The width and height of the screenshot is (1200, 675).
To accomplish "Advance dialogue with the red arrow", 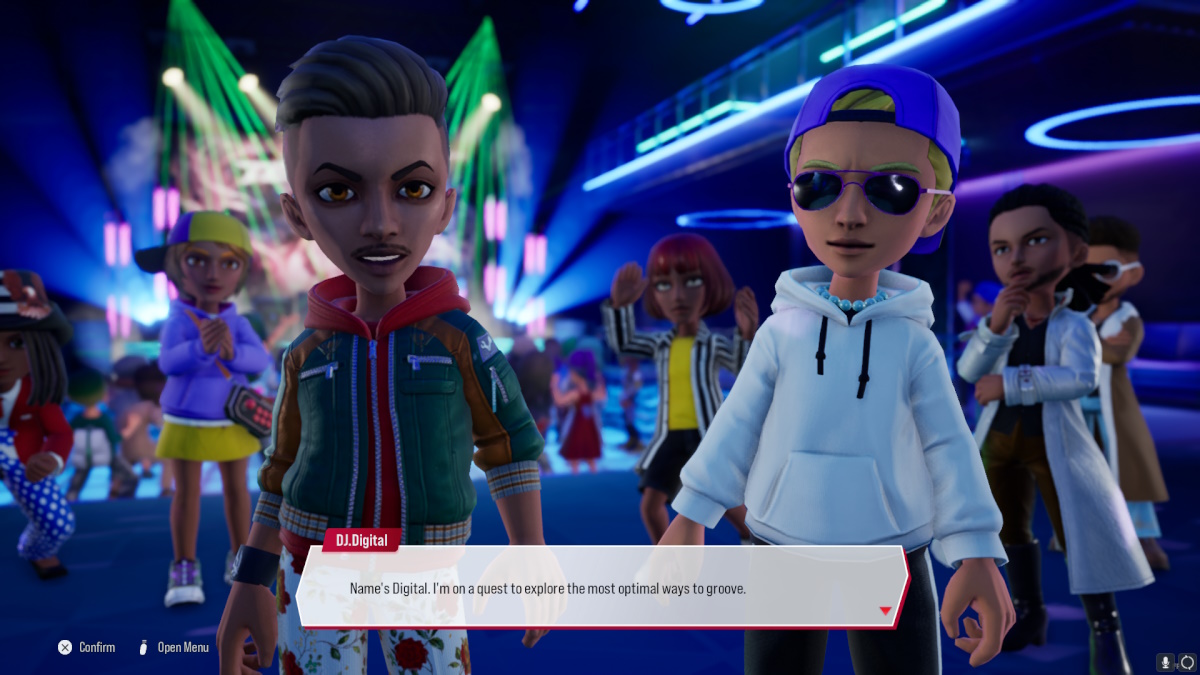I will [x=885, y=611].
